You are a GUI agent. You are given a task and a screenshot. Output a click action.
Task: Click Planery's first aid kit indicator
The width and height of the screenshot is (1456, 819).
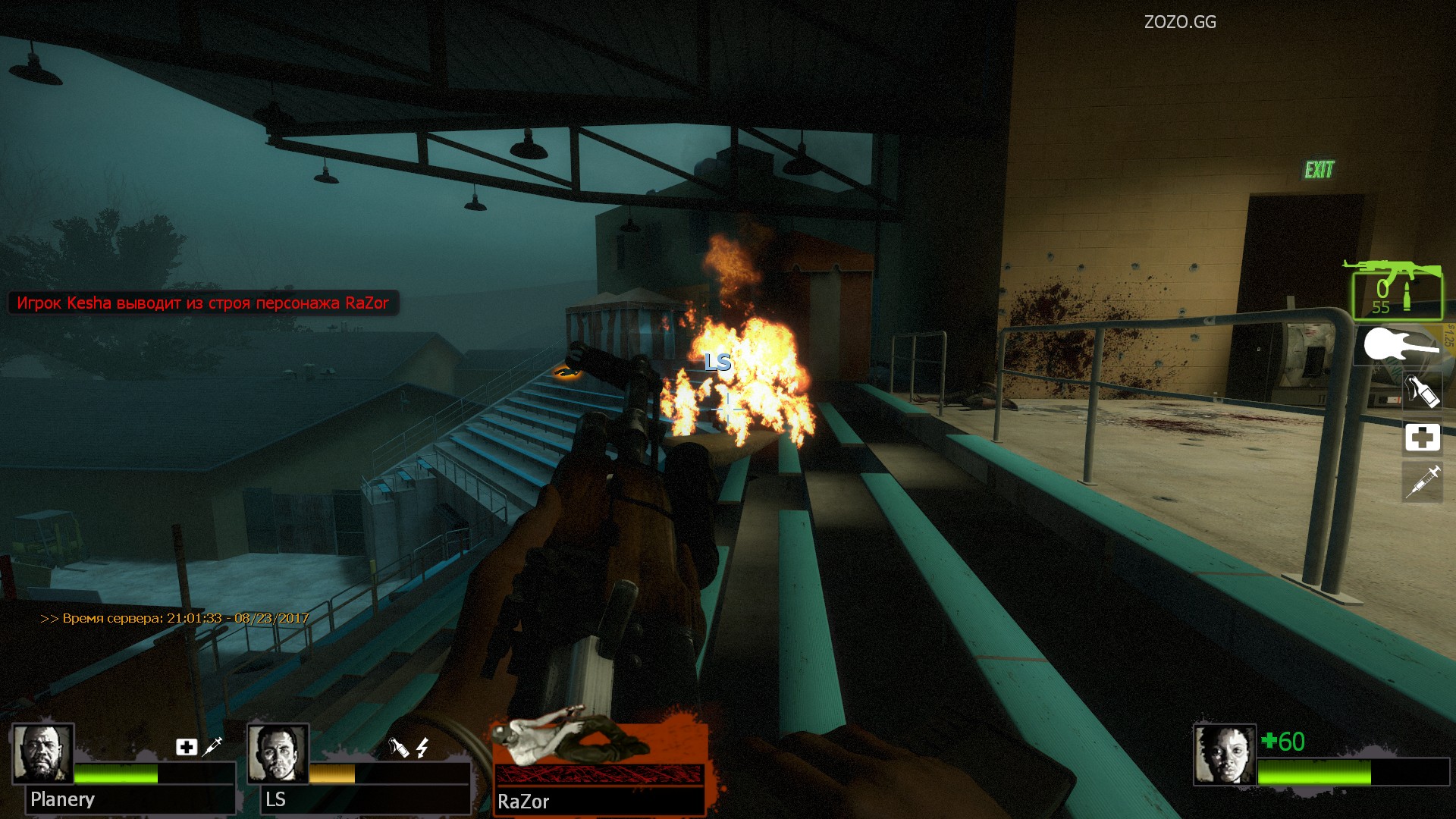coord(187,747)
